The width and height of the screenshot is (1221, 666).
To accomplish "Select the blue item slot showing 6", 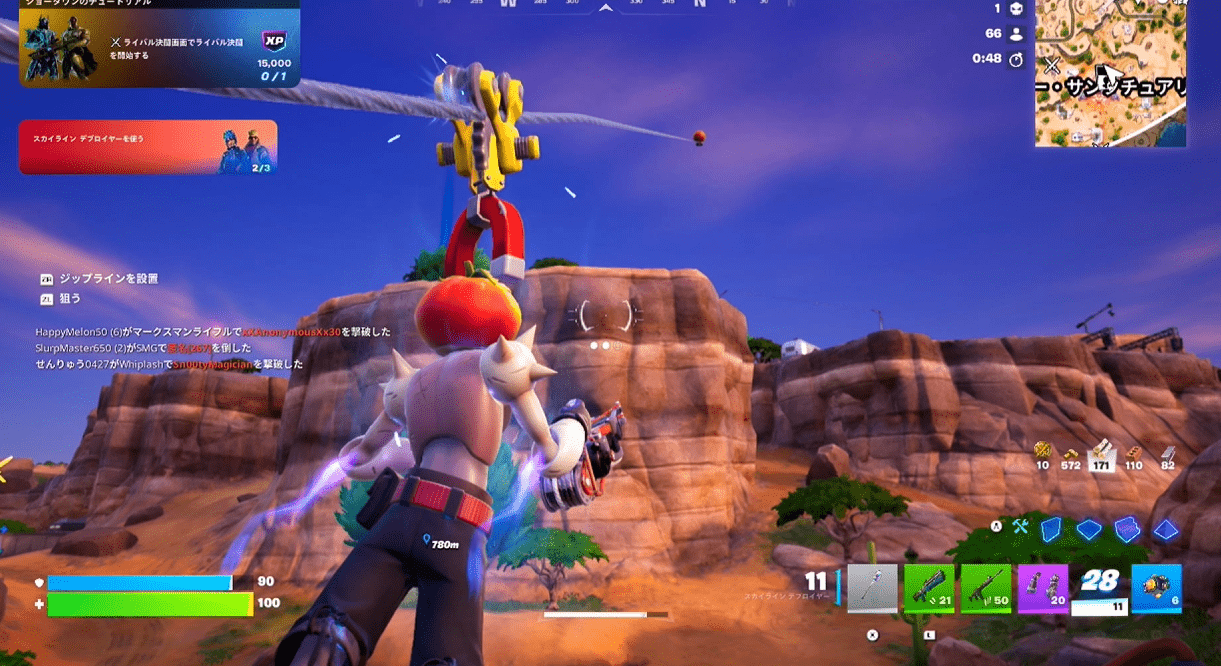I will point(1156,588).
